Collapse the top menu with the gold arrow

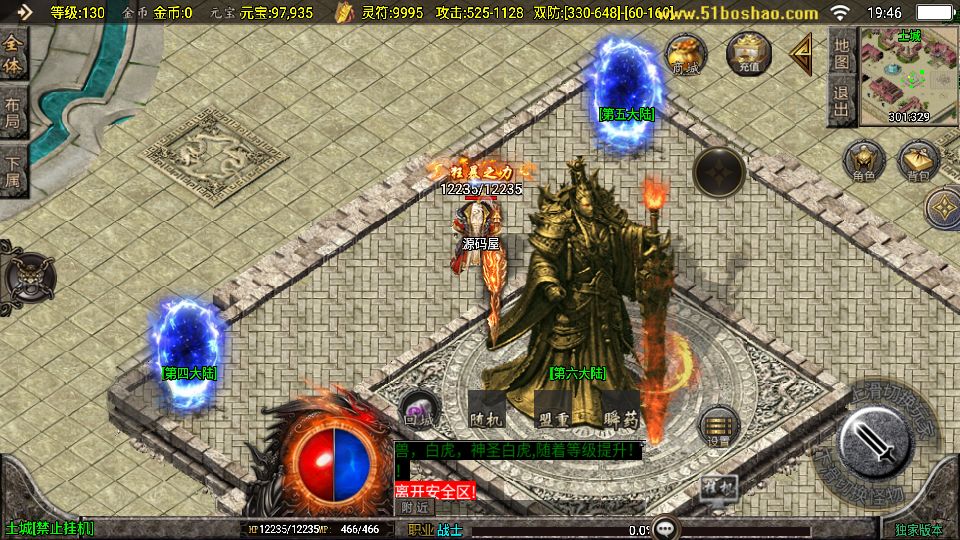click(801, 54)
